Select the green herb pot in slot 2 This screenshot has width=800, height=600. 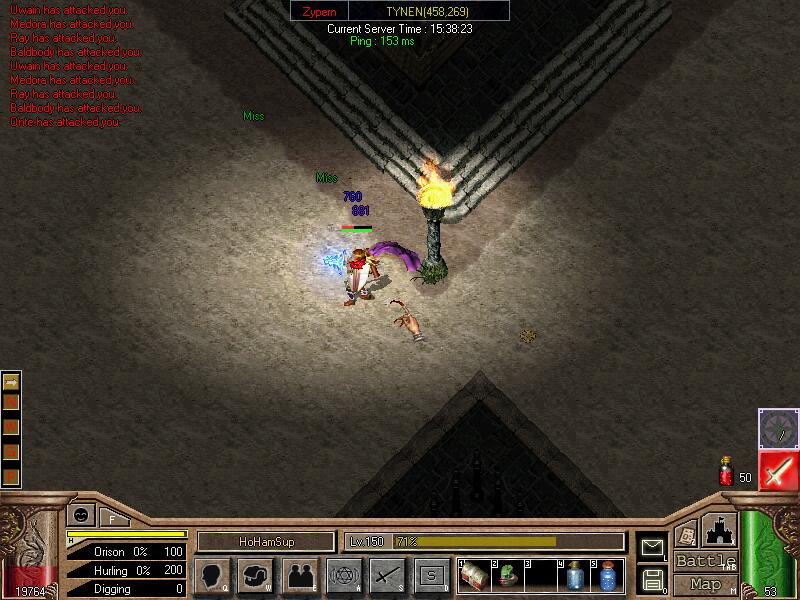508,576
